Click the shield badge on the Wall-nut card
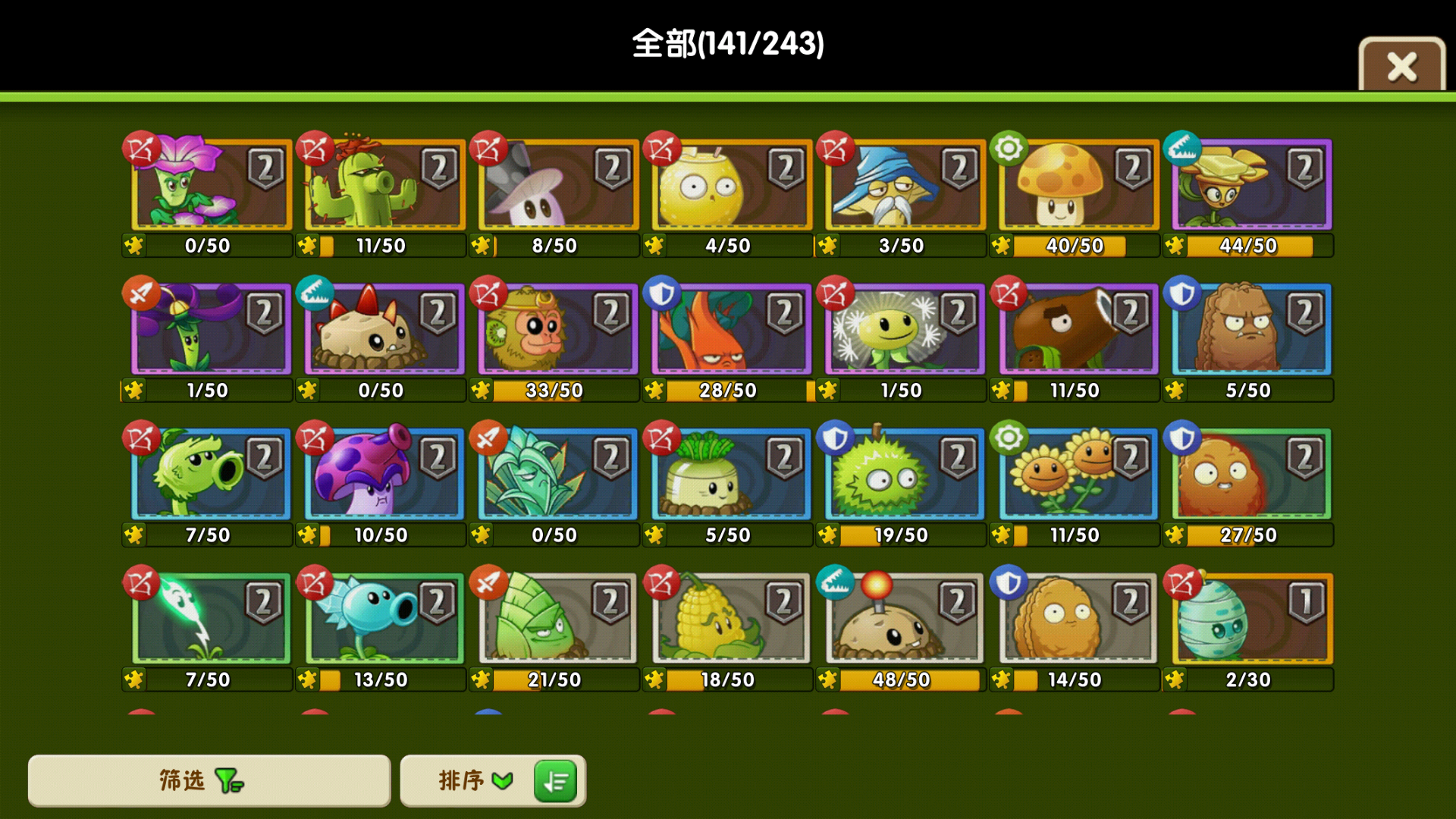1456x819 pixels. [1008, 582]
